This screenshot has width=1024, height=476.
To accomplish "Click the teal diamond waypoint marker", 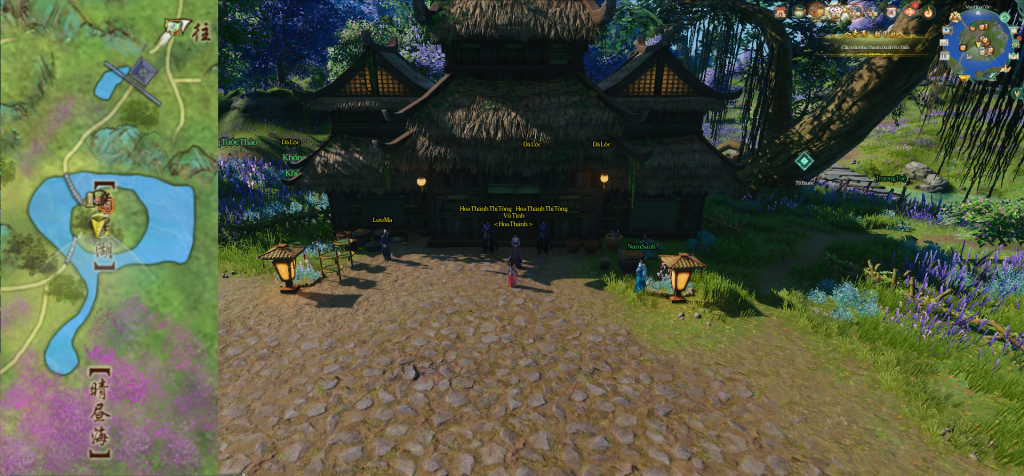I will 803,161.
